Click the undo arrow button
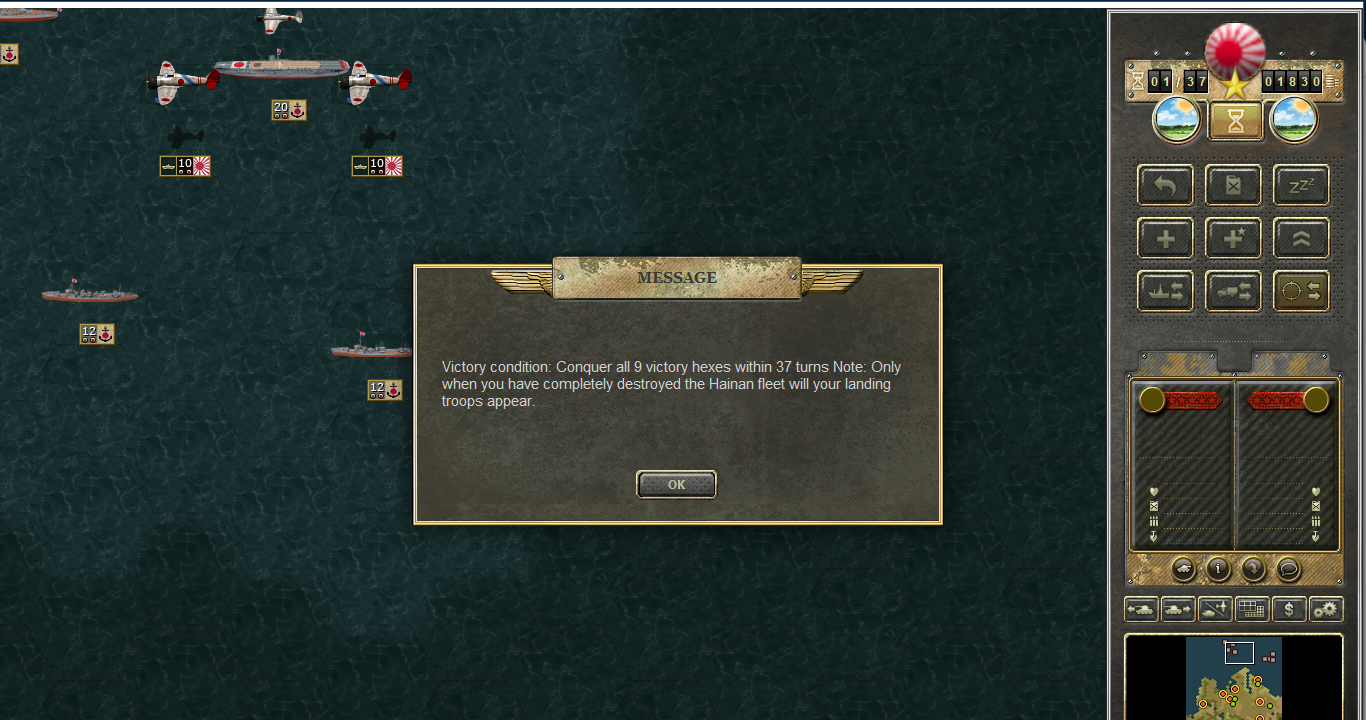This screenshot has height=720, width=1366. (x=1165, y=185)
